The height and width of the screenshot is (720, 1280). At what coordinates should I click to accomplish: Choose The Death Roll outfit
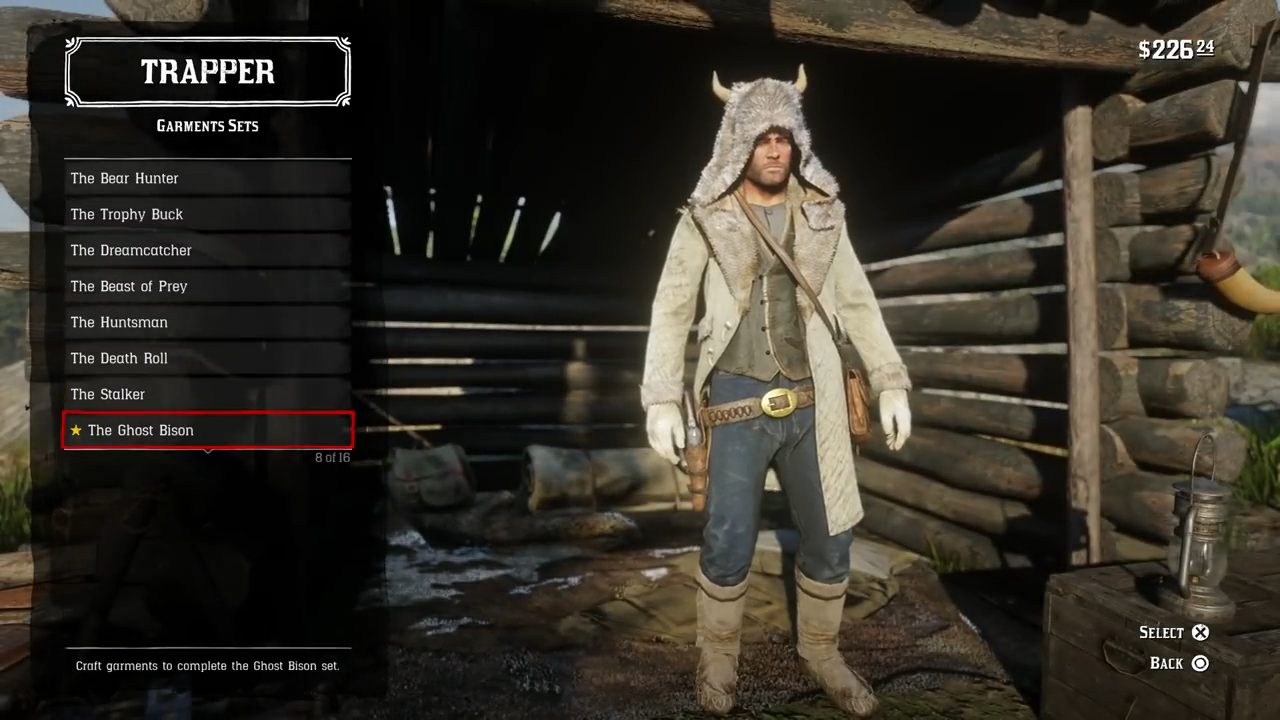(207, 358)
